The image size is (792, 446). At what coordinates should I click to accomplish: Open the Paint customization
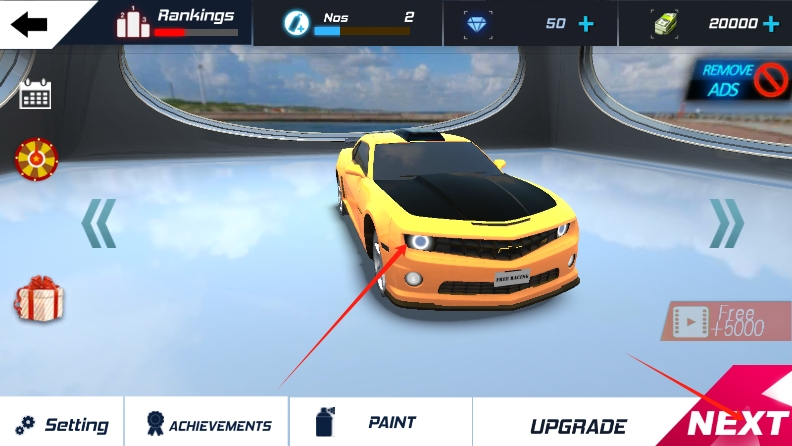[x=380, y=423]
